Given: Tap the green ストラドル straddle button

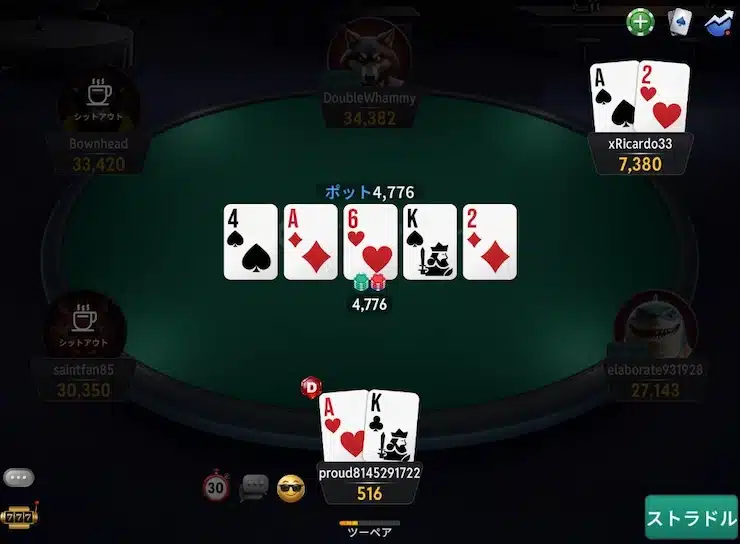Looking at the screenshot, I should click(x=691, y=518).
